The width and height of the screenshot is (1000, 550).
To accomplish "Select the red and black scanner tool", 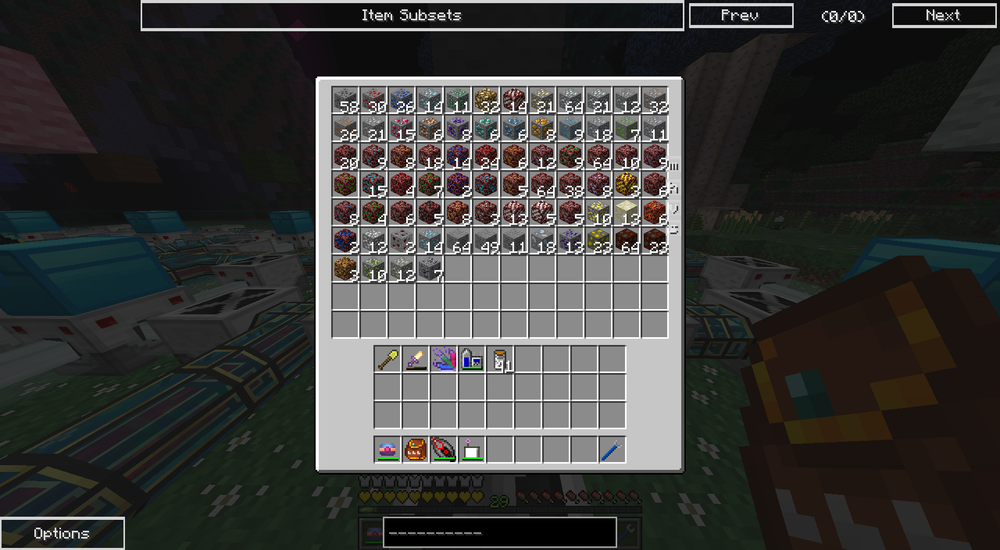I will 444,449.
